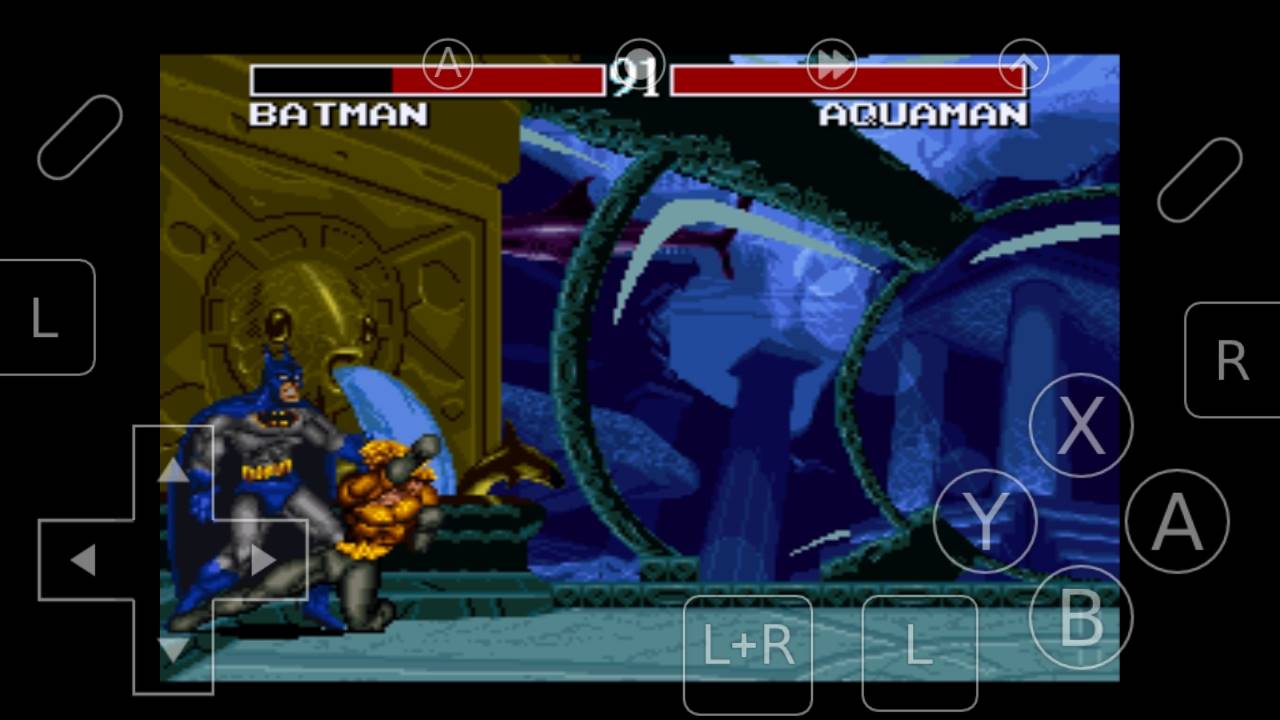The height and width of the screenshot is (720, 1280).
Task: Tap the small circled A icon
Action: click(x=447, y=64)
